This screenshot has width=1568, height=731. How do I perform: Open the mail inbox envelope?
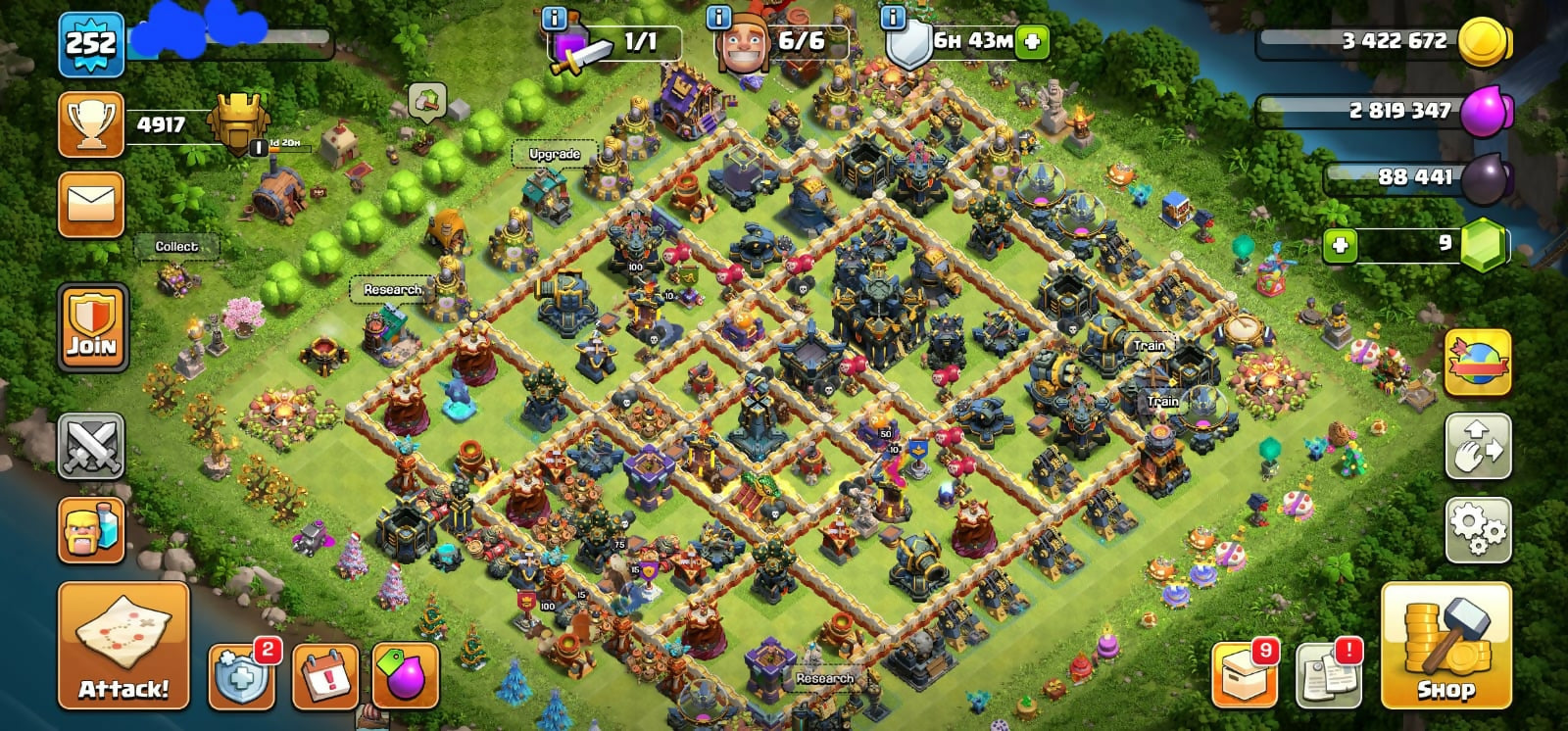coord(91,205)
